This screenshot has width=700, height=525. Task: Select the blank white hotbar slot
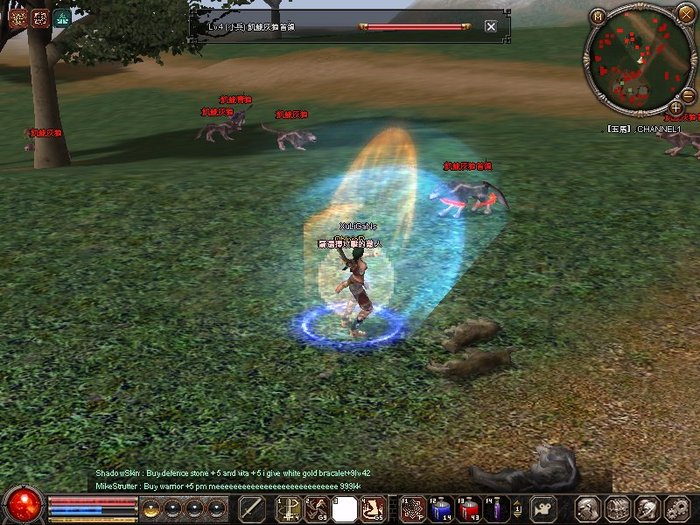click(345, 508)
